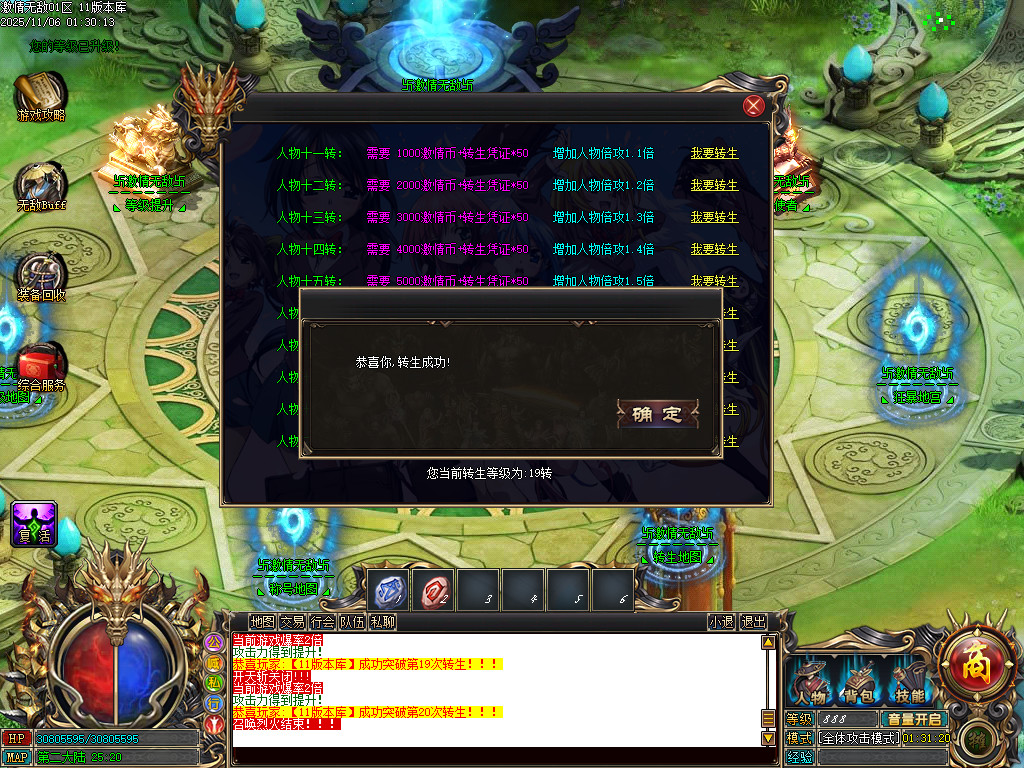Click the 退出 exit button
The image size is (1024, 768).
point(753,621)
